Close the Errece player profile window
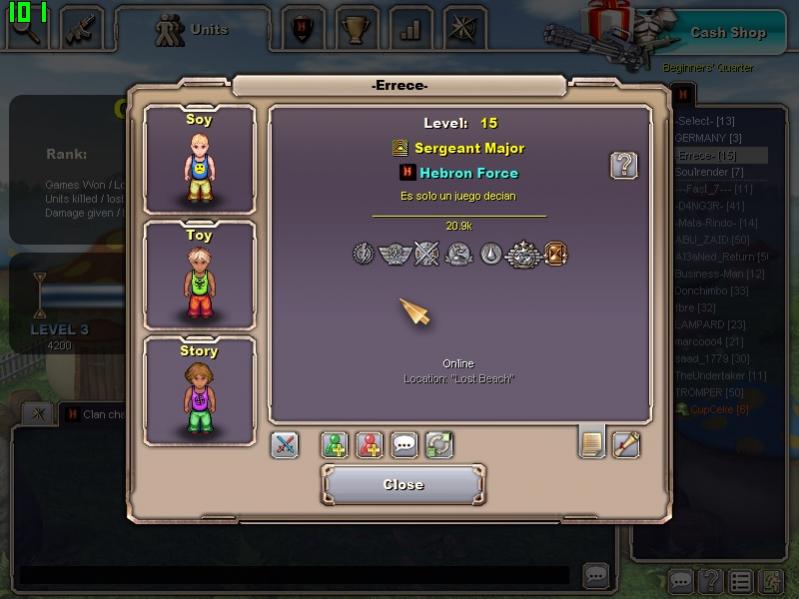Viewport: 799px width, 599px height. [x=403, y=485]
